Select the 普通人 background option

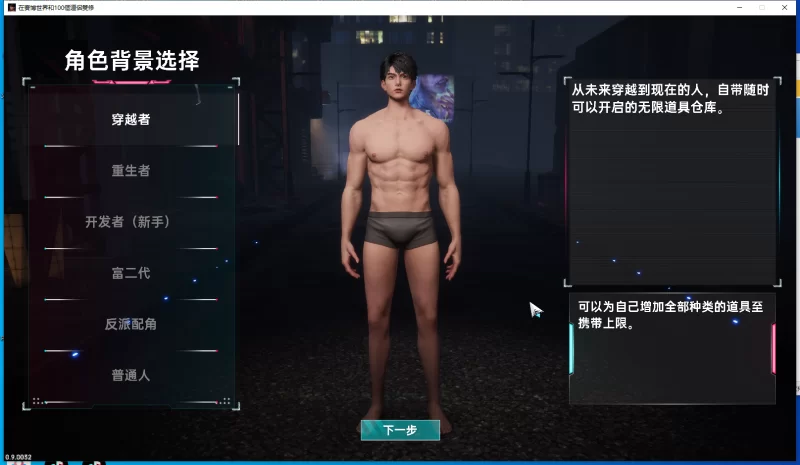tap(131, 376)
